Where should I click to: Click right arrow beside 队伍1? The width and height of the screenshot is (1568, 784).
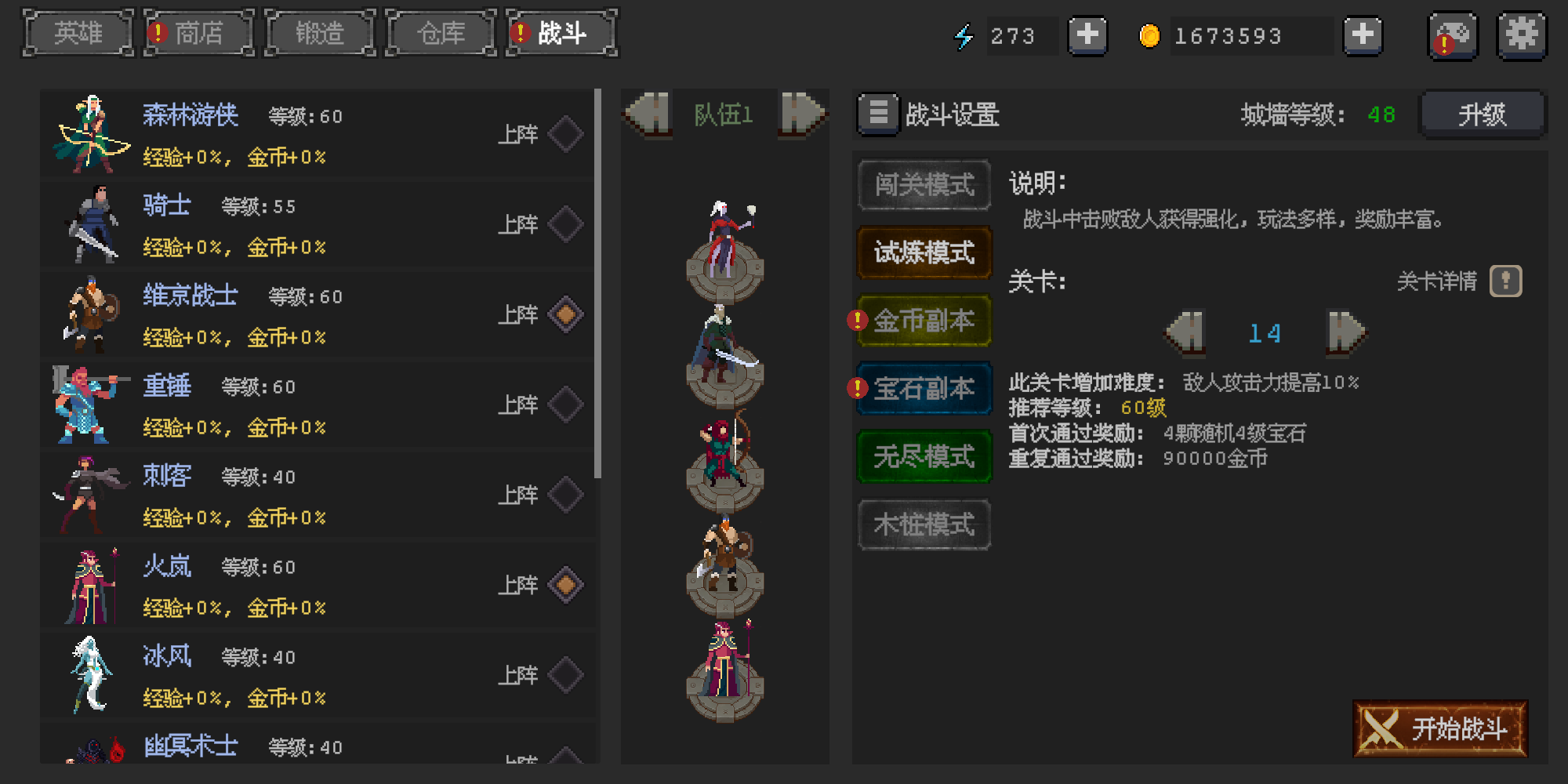pyautogui.click(x=801, y=114)
